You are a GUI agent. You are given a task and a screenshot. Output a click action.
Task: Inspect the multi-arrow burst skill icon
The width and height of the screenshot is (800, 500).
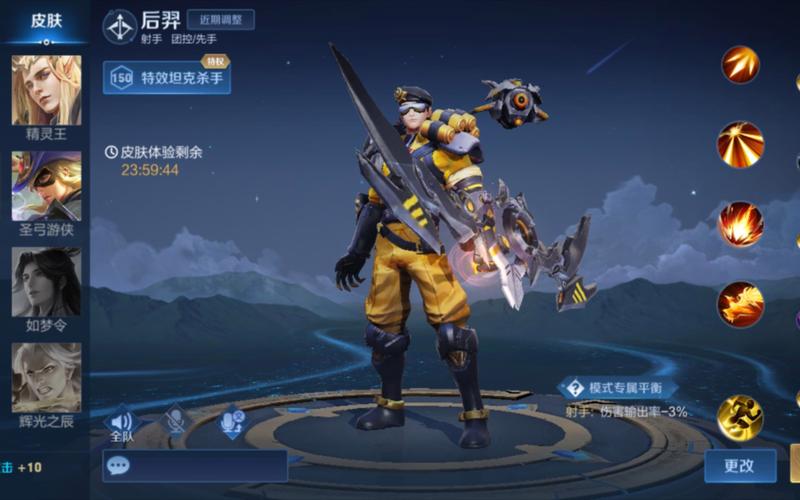[741, 144]
